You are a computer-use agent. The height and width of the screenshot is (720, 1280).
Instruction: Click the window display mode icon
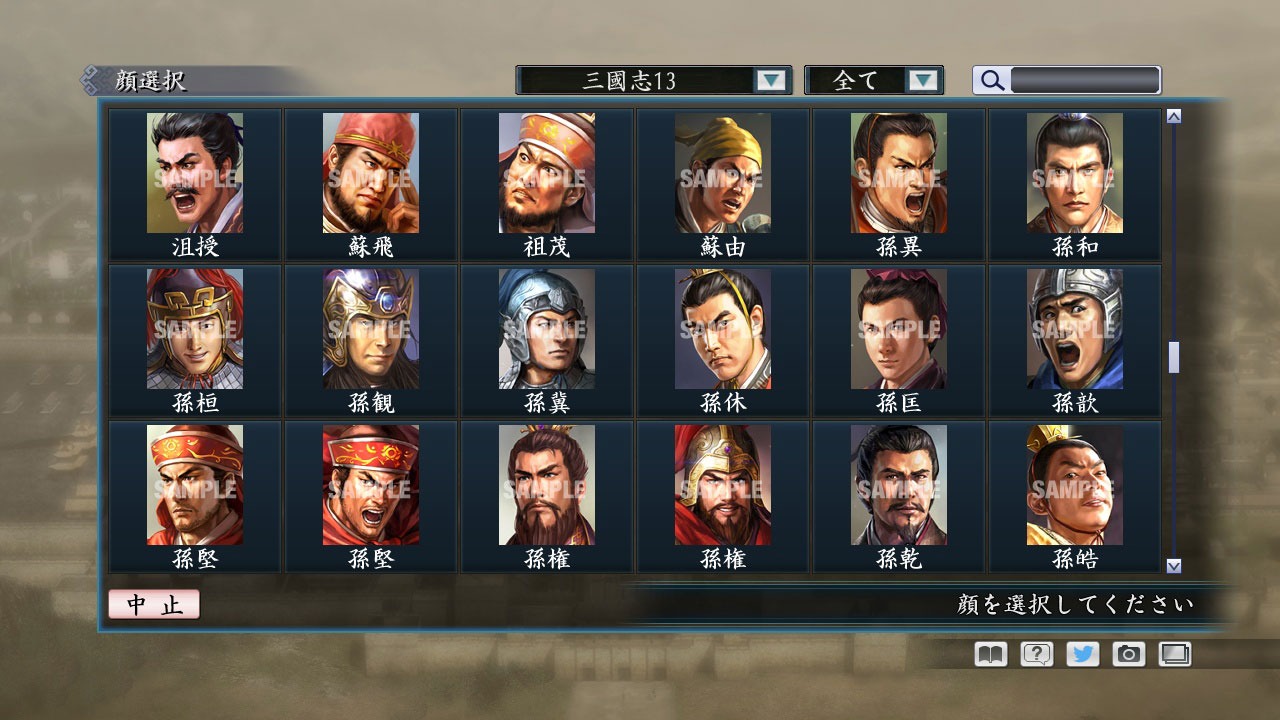(1174, 654)
